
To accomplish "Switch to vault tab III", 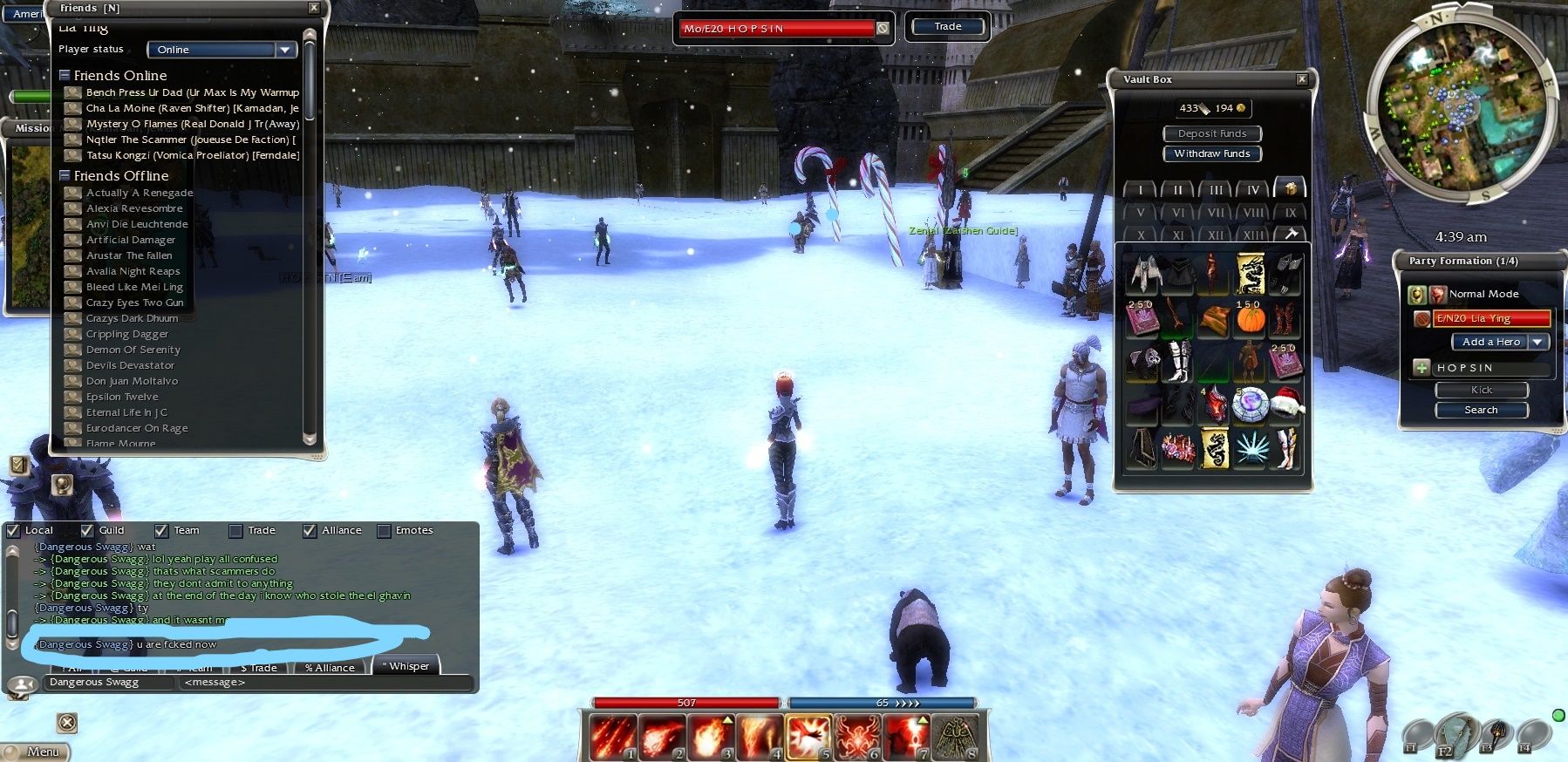I will pyautogui.click(x=1215, y=189).
